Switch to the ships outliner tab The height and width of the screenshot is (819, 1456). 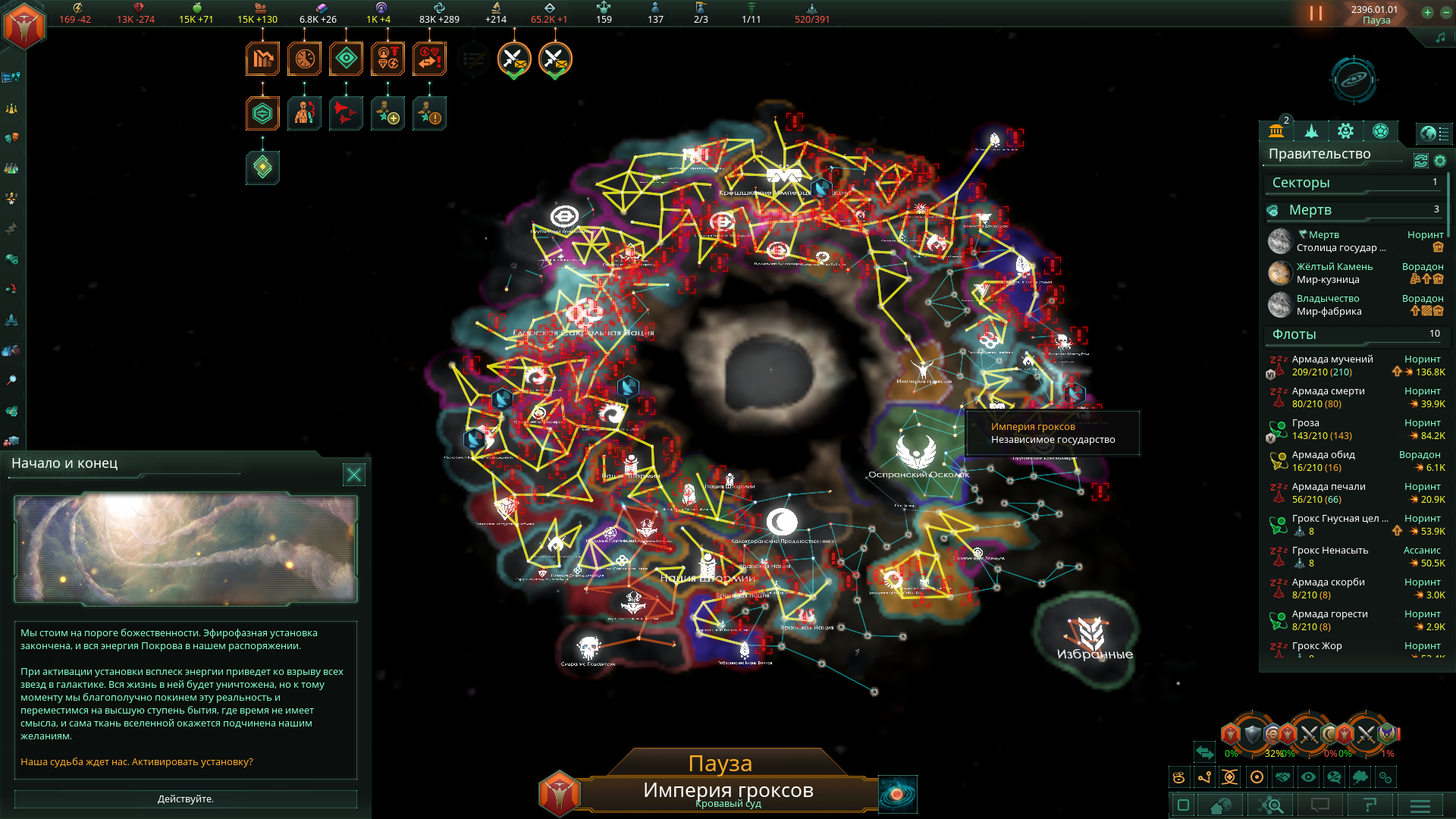1311,132
